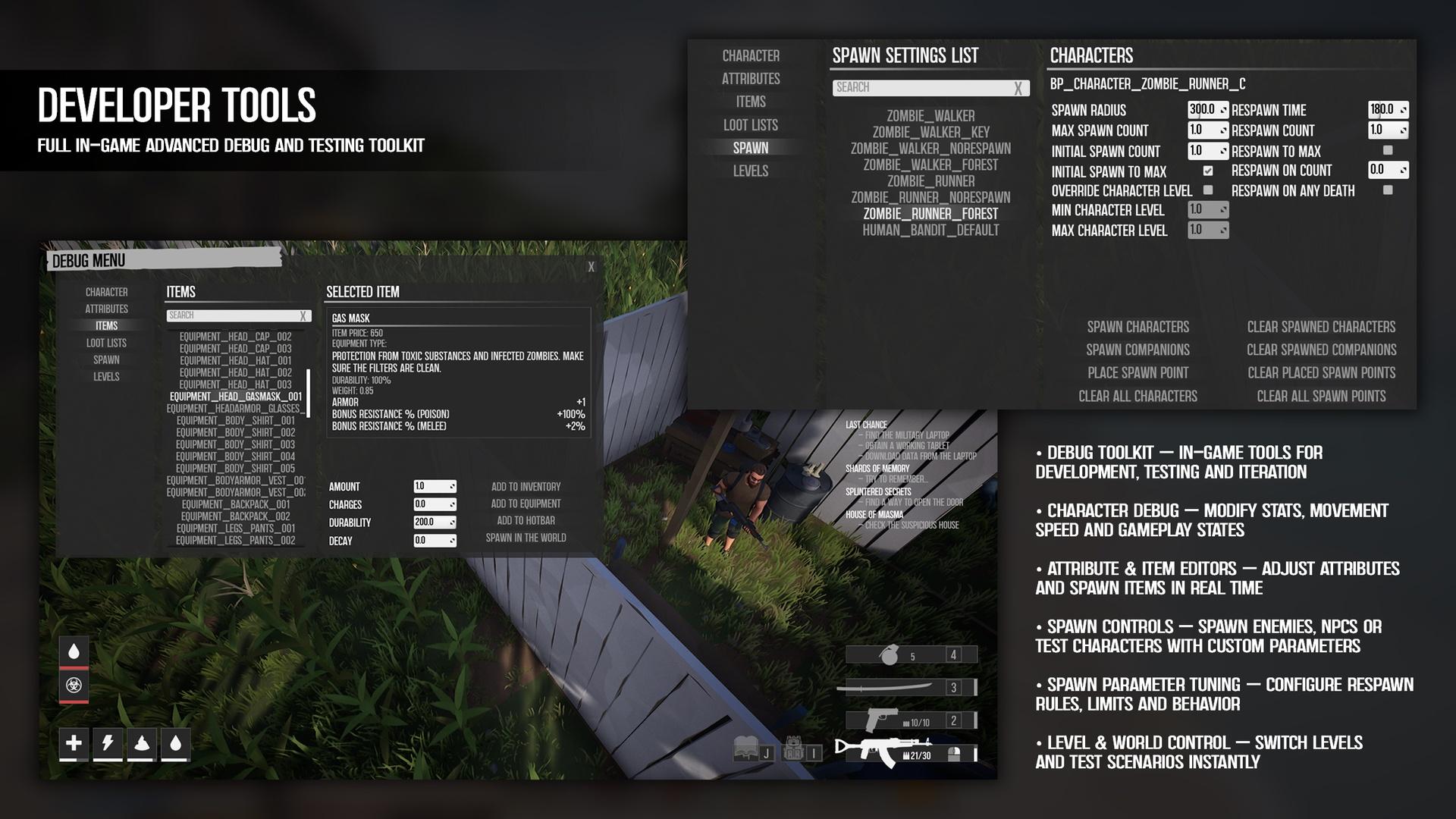Choose HUMAN_BANDIT_DEFAULT from the spawn list
1456x819 pixels.
click(x=930, y=231)
